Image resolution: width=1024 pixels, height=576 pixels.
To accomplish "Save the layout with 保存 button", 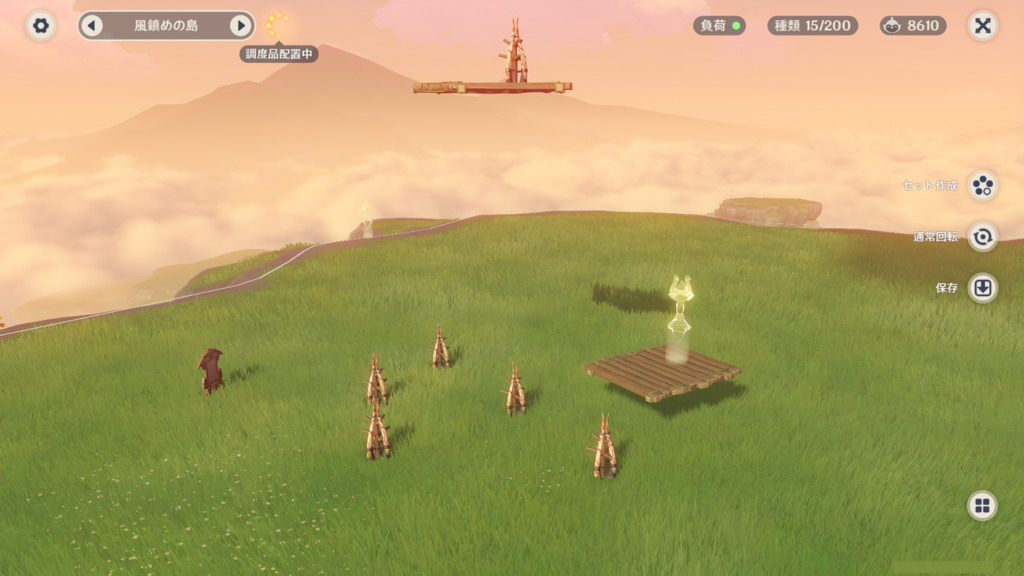I will click(x=983, y=288).
